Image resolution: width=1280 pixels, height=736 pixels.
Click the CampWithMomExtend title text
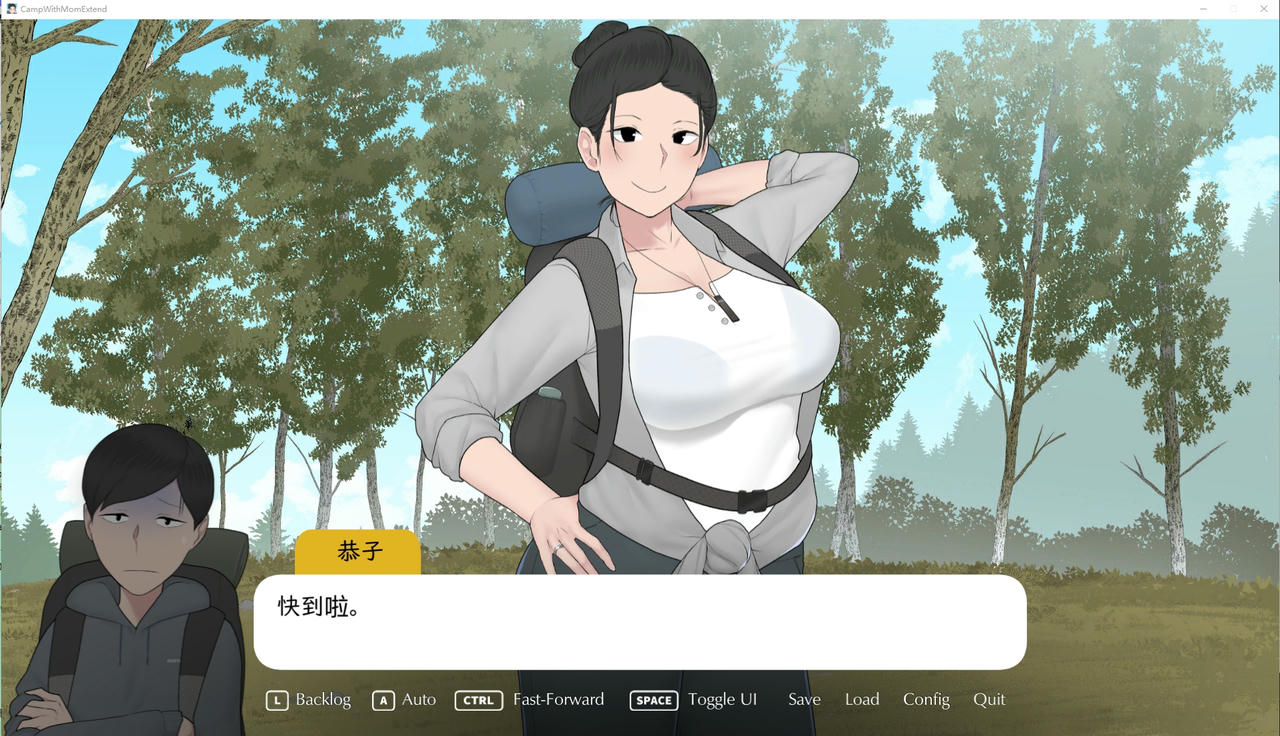[63, 9]
